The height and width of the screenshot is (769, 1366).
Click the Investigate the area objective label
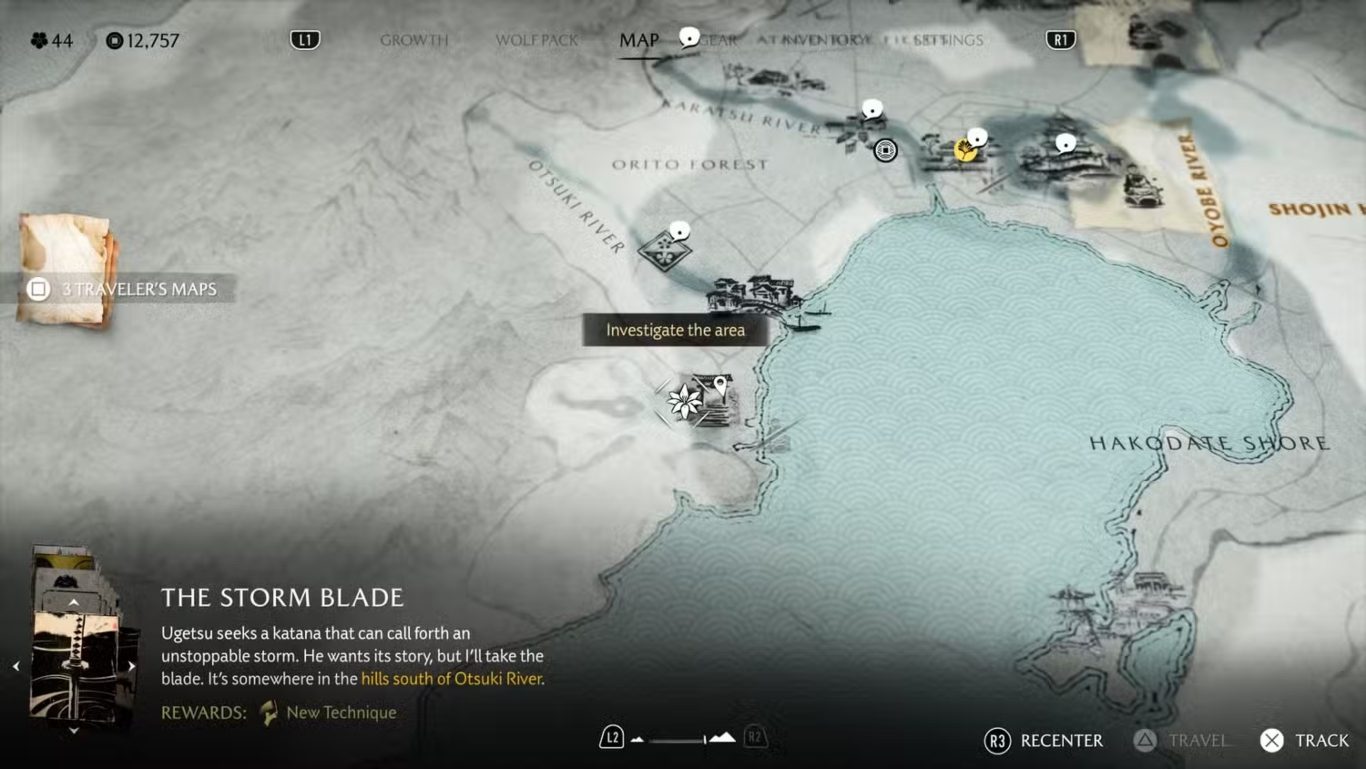pos(675,330)
